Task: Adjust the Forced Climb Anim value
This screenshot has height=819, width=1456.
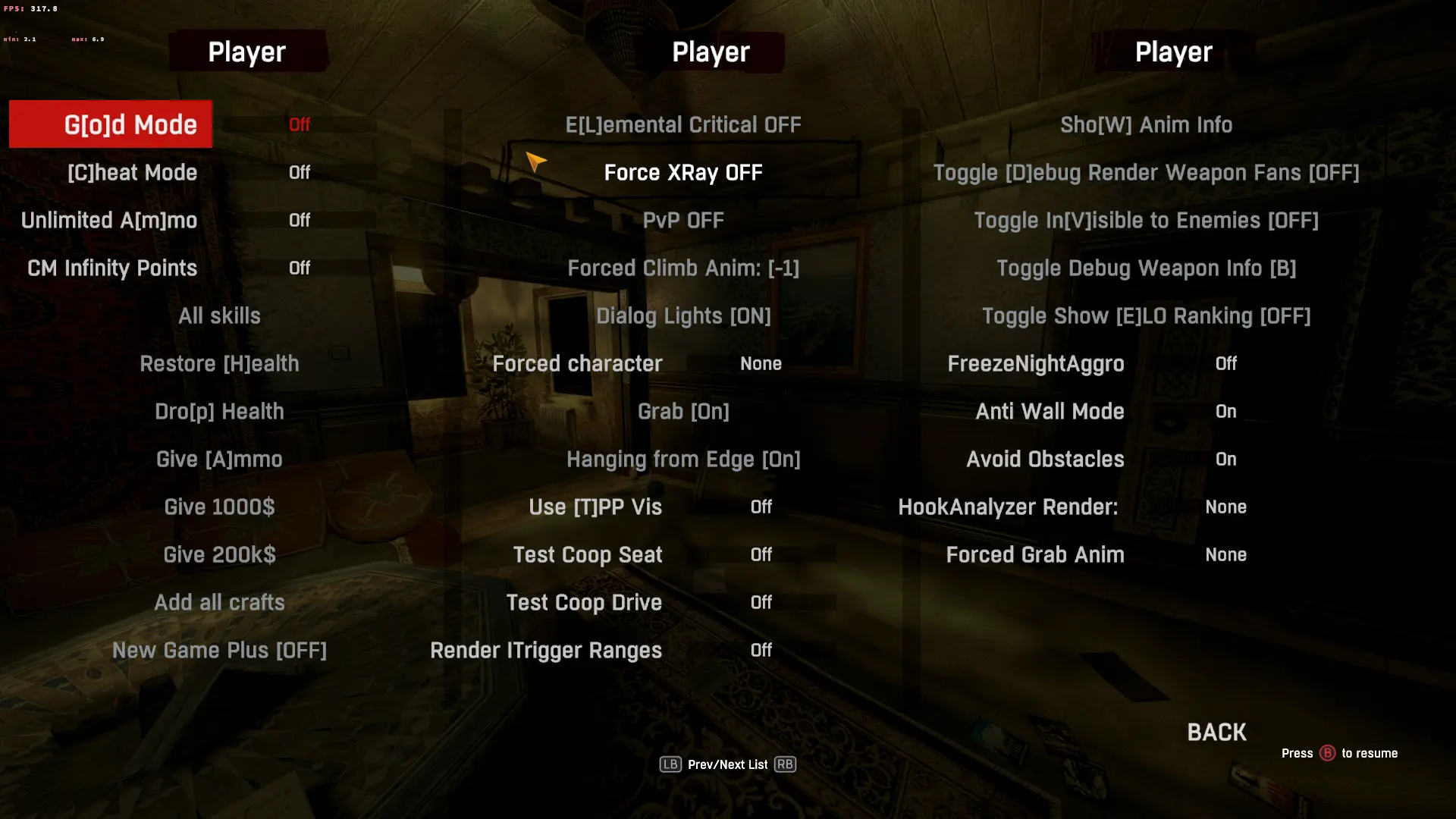Action: click(x=683, y=268)
